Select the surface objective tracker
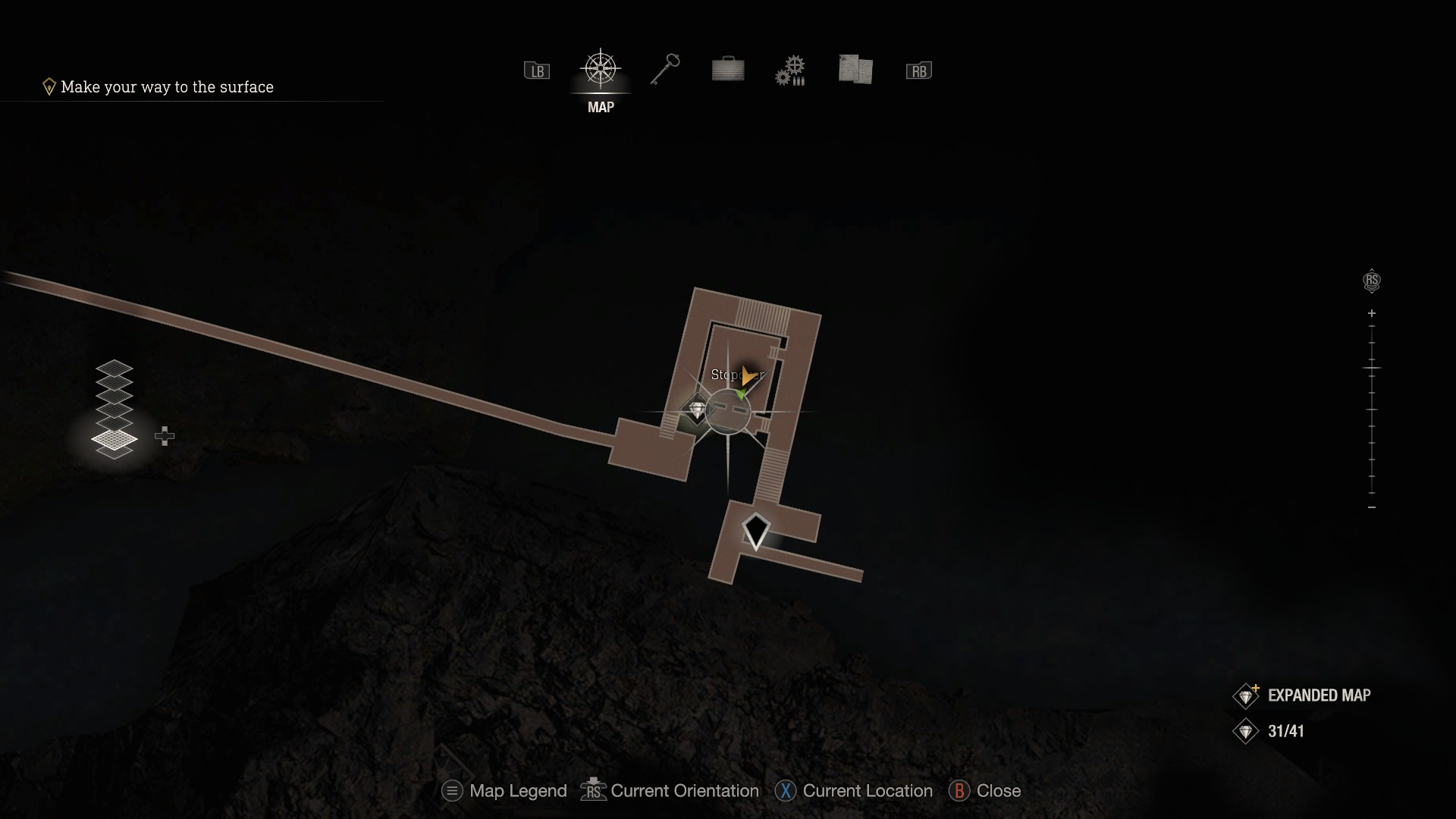The width and height of the screenshot is (1456, 819). [x=159, y=87]
